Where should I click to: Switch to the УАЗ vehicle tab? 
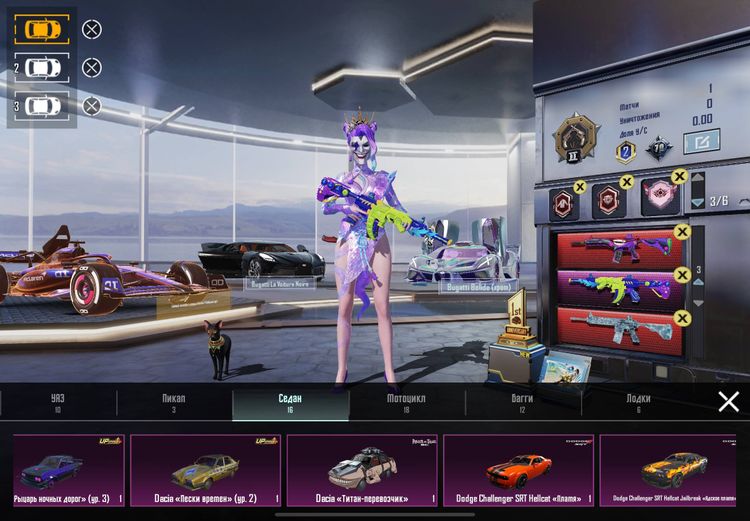pos(57,403)
